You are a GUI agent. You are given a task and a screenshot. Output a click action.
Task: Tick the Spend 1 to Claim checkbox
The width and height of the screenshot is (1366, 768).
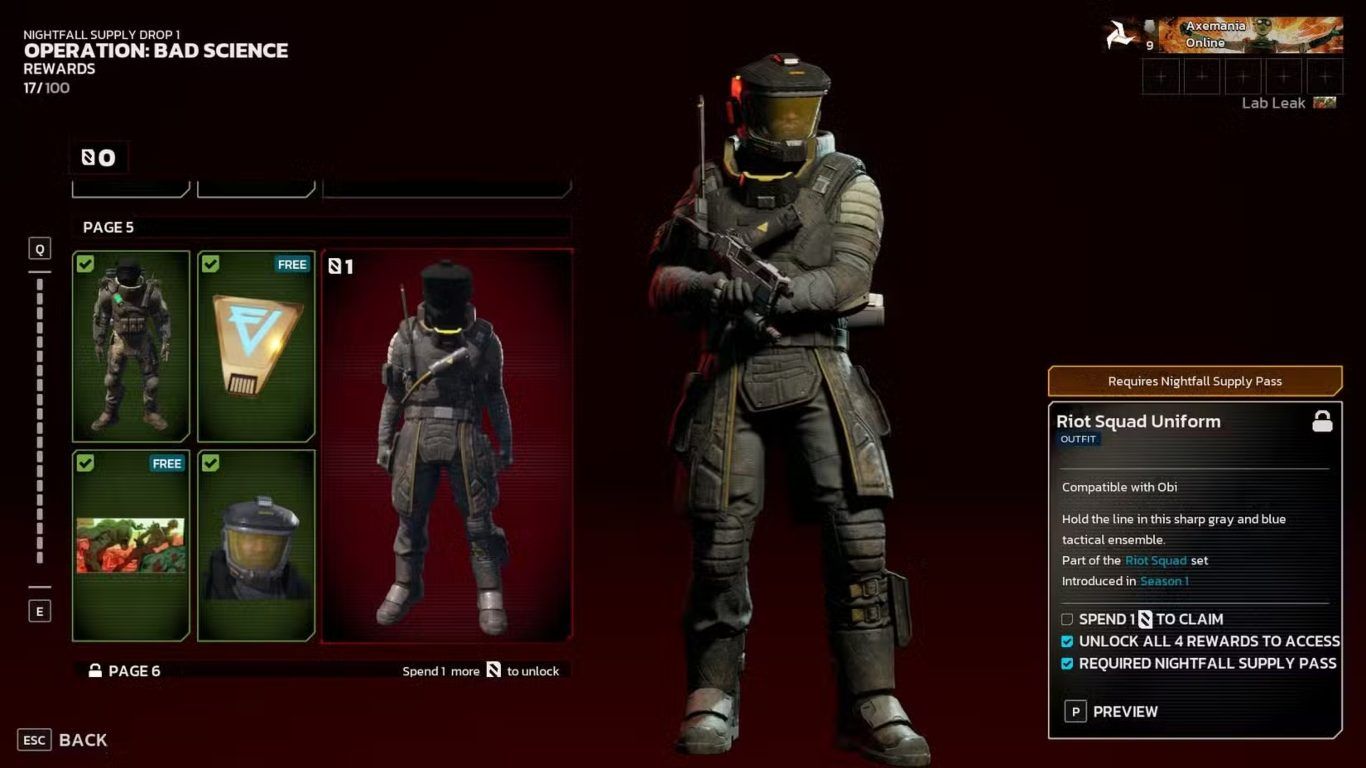[x=1067, y=620]
